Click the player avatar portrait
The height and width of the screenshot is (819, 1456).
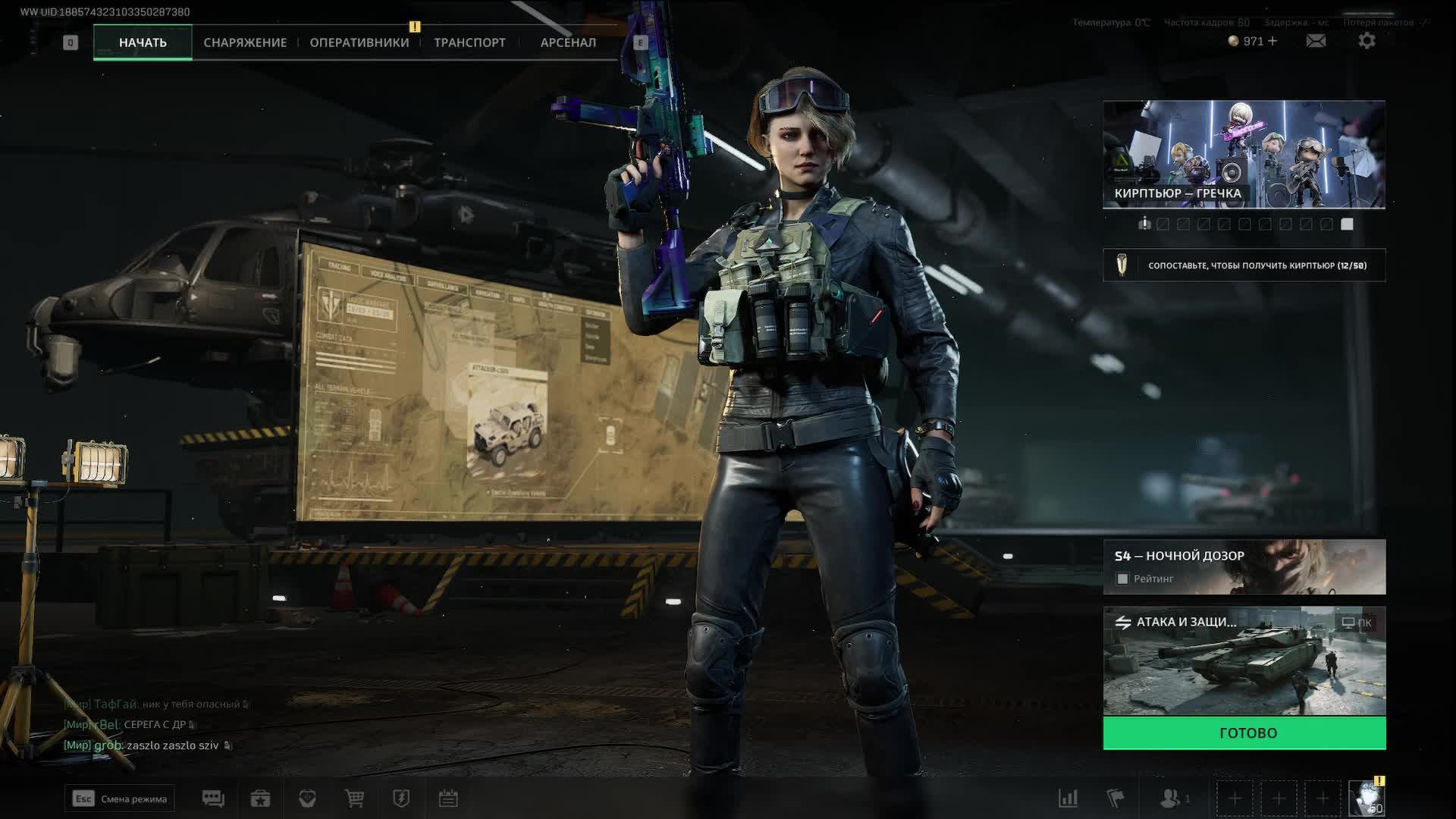[1367, 799]
